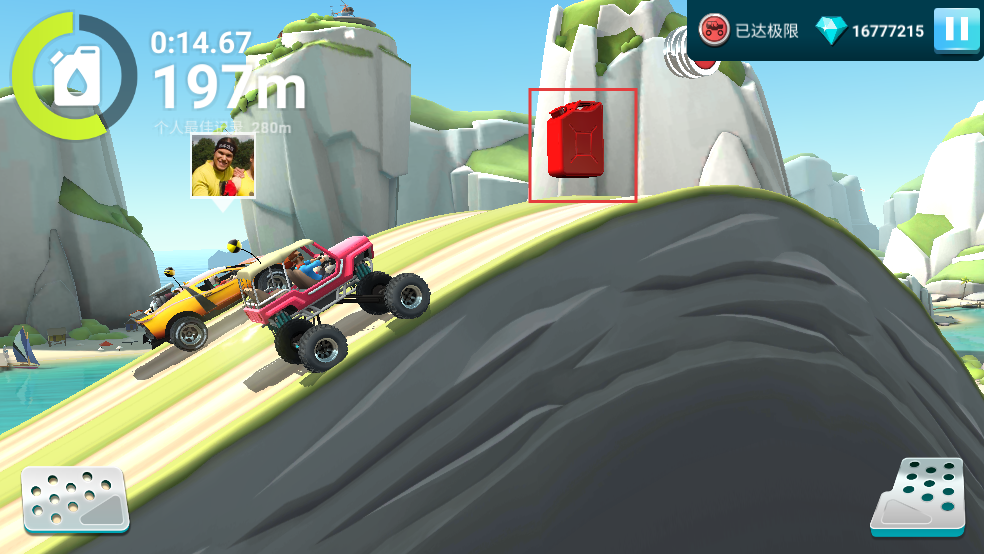Step on the gas pedal
This screenshot has width=984, height=554.
point(918,495)
